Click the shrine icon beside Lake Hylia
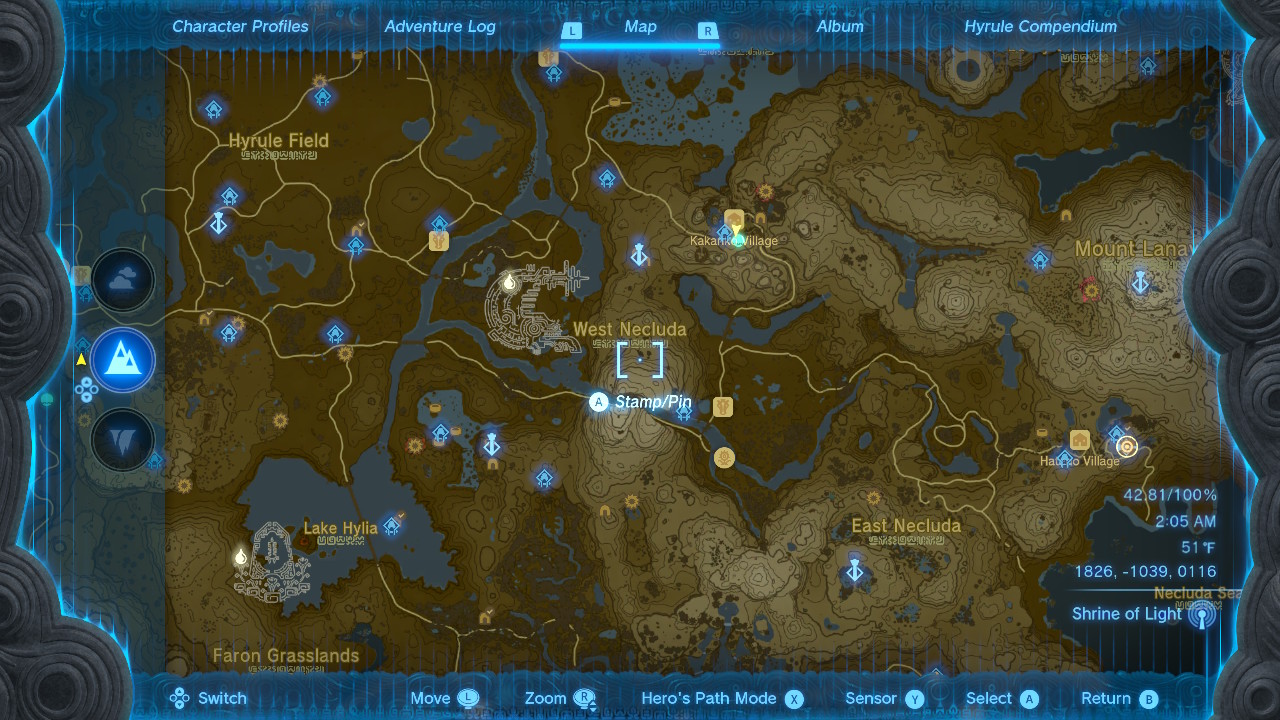 391,526
